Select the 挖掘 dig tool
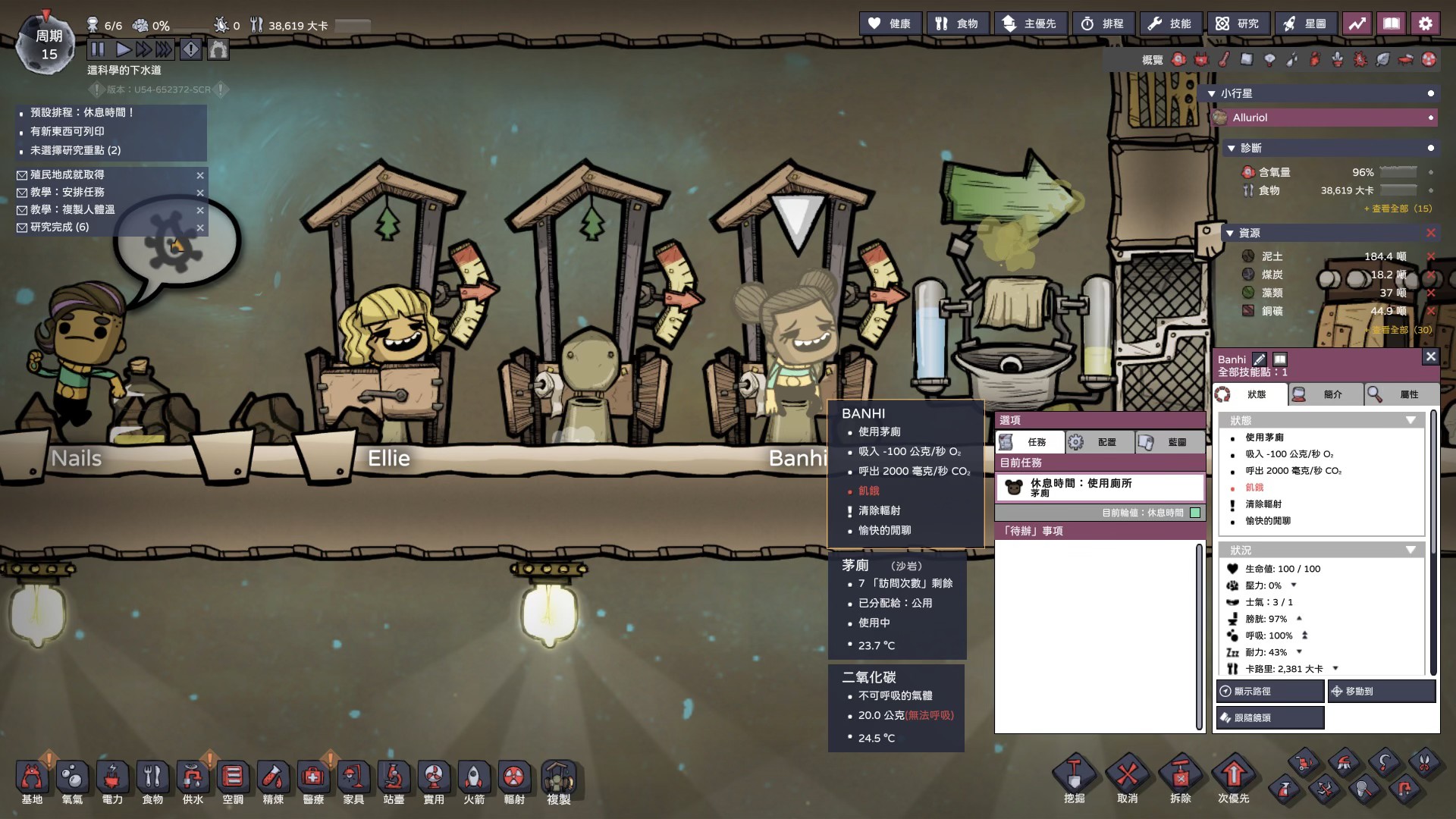1456x819 pixels. click(x=1075, y=781)
